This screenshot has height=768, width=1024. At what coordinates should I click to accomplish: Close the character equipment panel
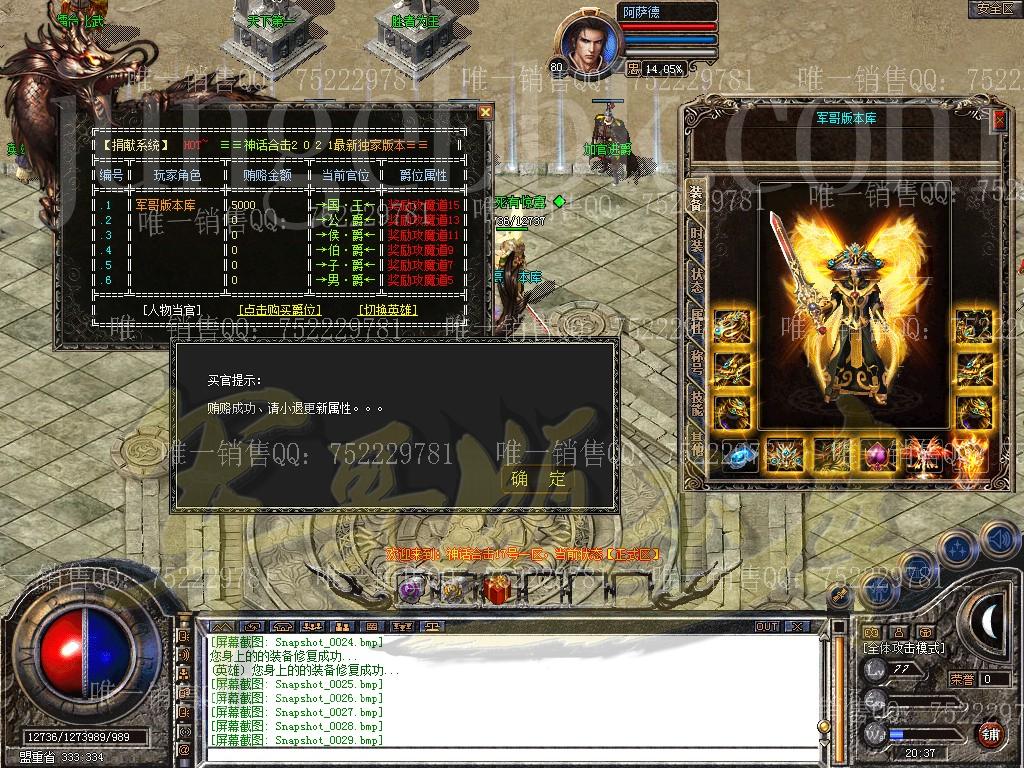[999, 119]
